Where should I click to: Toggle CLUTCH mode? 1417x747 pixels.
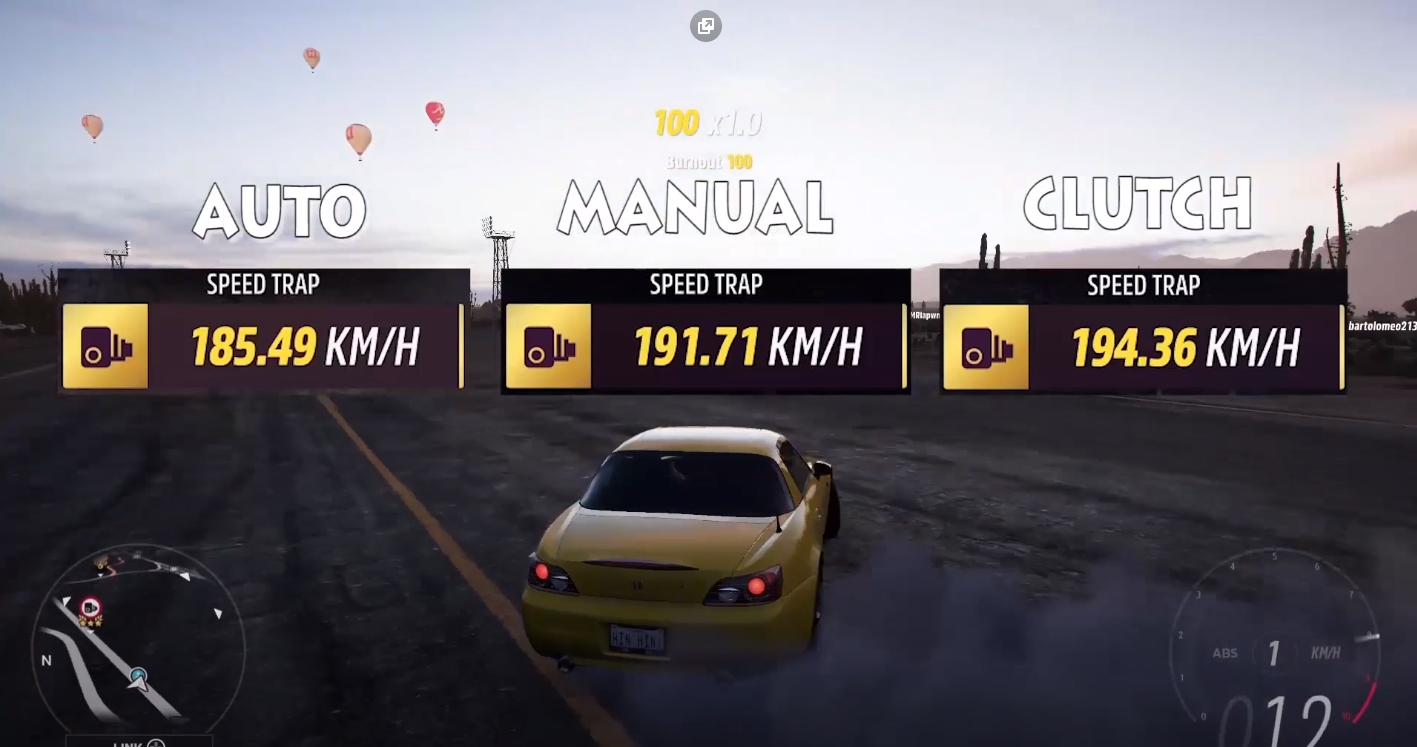pyautogui.click(x=1137, y=205)
